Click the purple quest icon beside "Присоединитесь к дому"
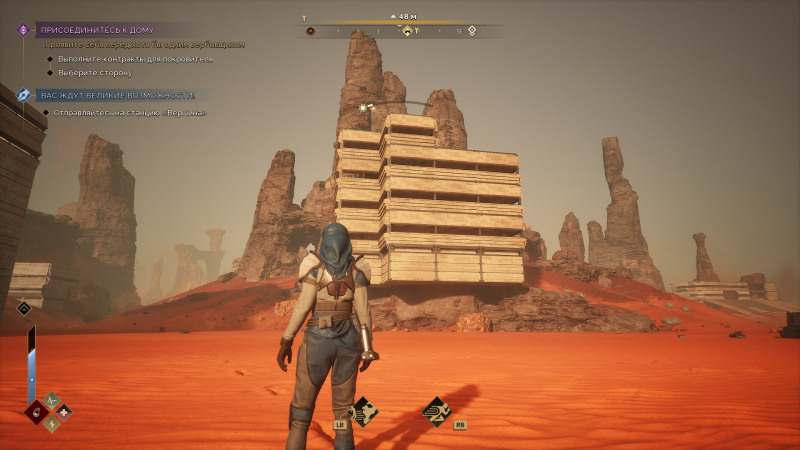 [x=24, y=30]
